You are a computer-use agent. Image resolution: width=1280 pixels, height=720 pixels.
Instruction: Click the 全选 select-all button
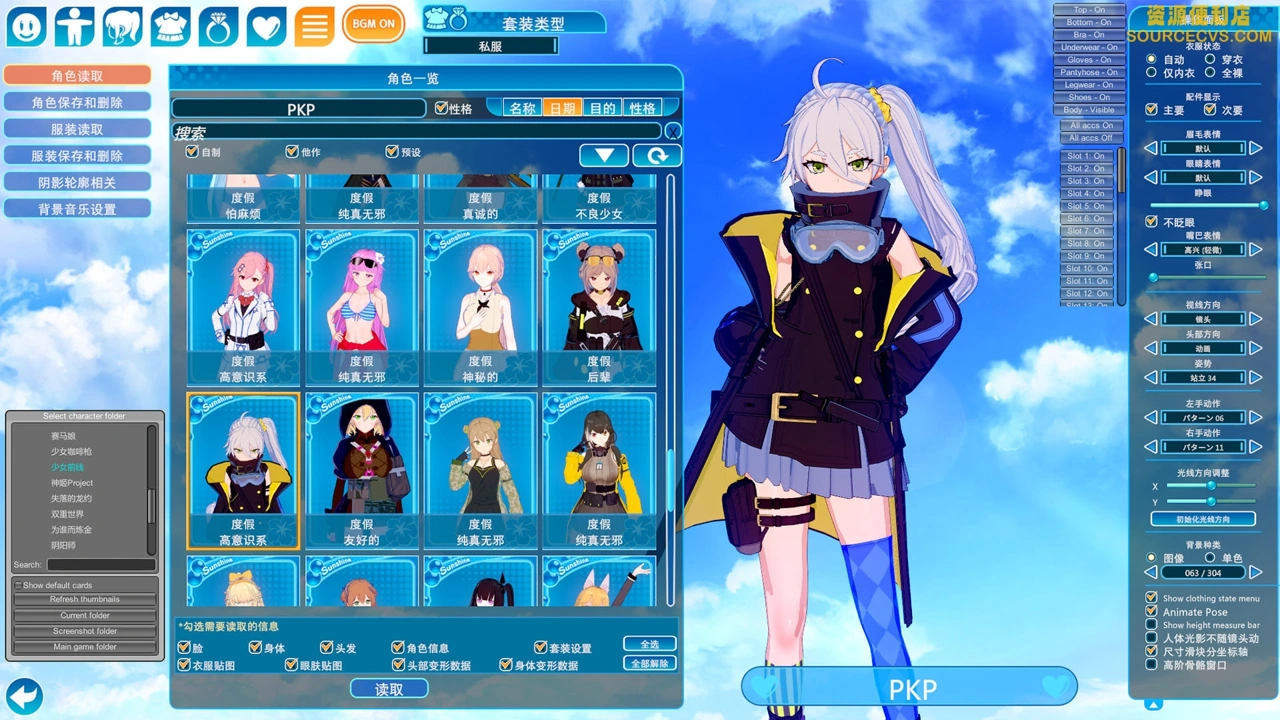(x=649, y=644)
